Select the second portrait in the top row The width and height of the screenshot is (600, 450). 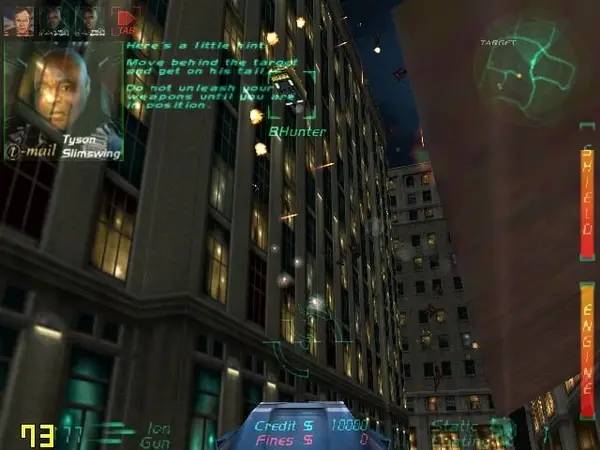point(54,20)
